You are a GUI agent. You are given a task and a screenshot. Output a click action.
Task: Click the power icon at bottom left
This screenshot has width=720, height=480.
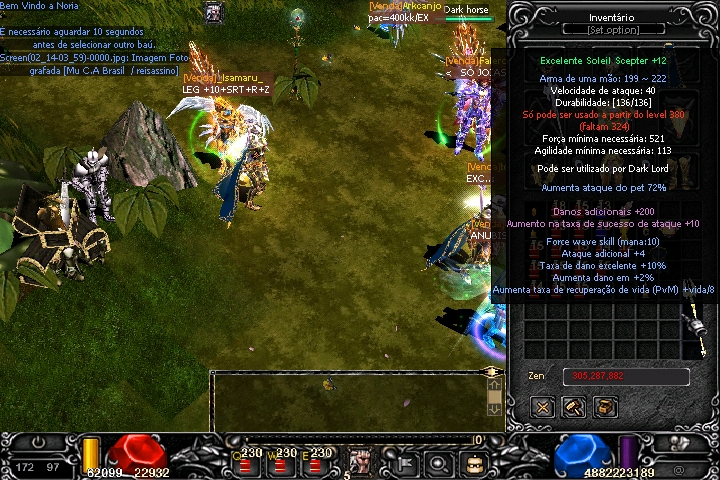(40, 440)
